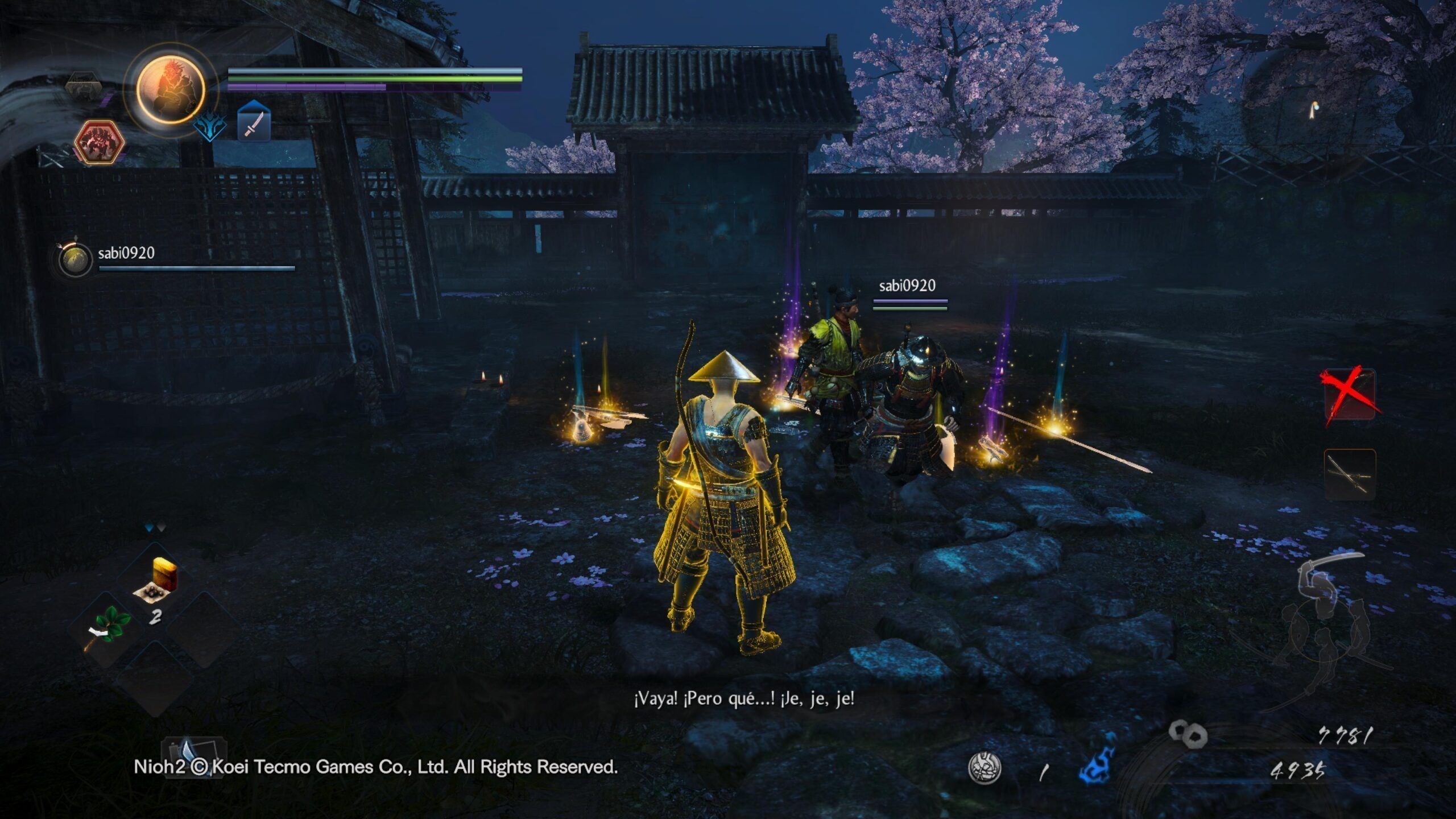Select the crossed-out ranged weapon slot

click(x=1349, y=395)
